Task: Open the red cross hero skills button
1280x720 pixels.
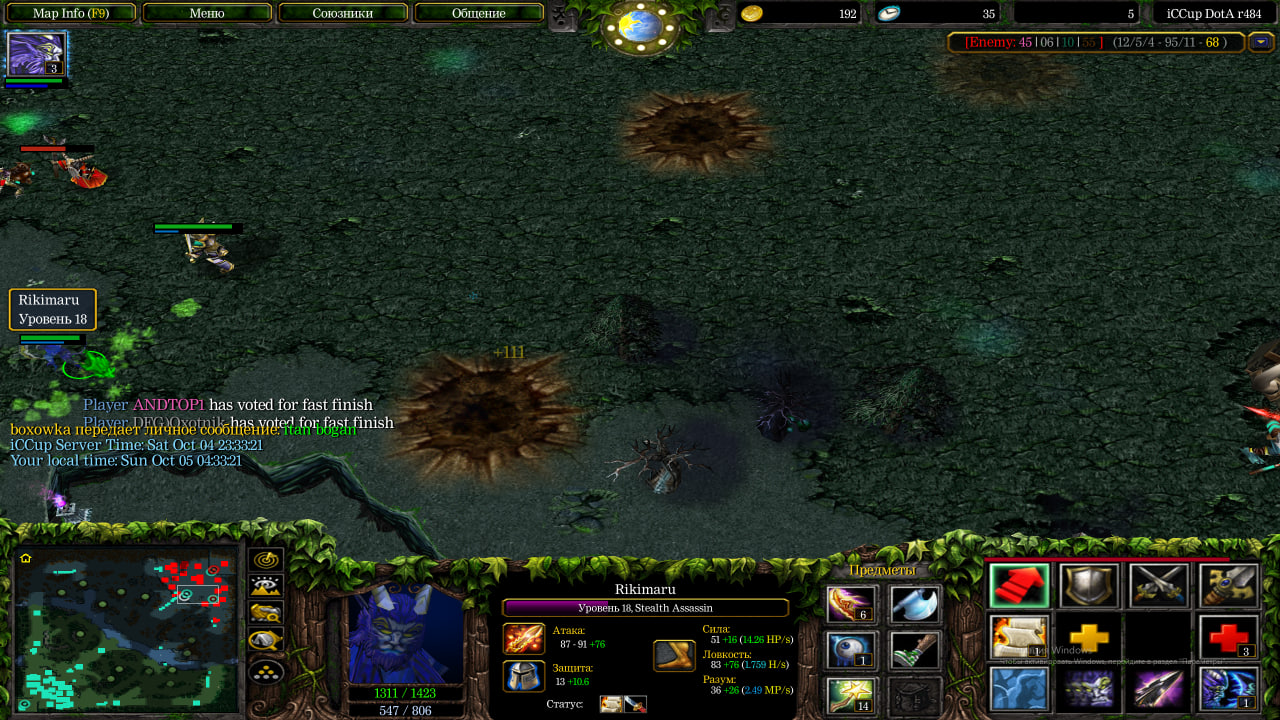Action: pyautogui.click(x=1229, y=637)
